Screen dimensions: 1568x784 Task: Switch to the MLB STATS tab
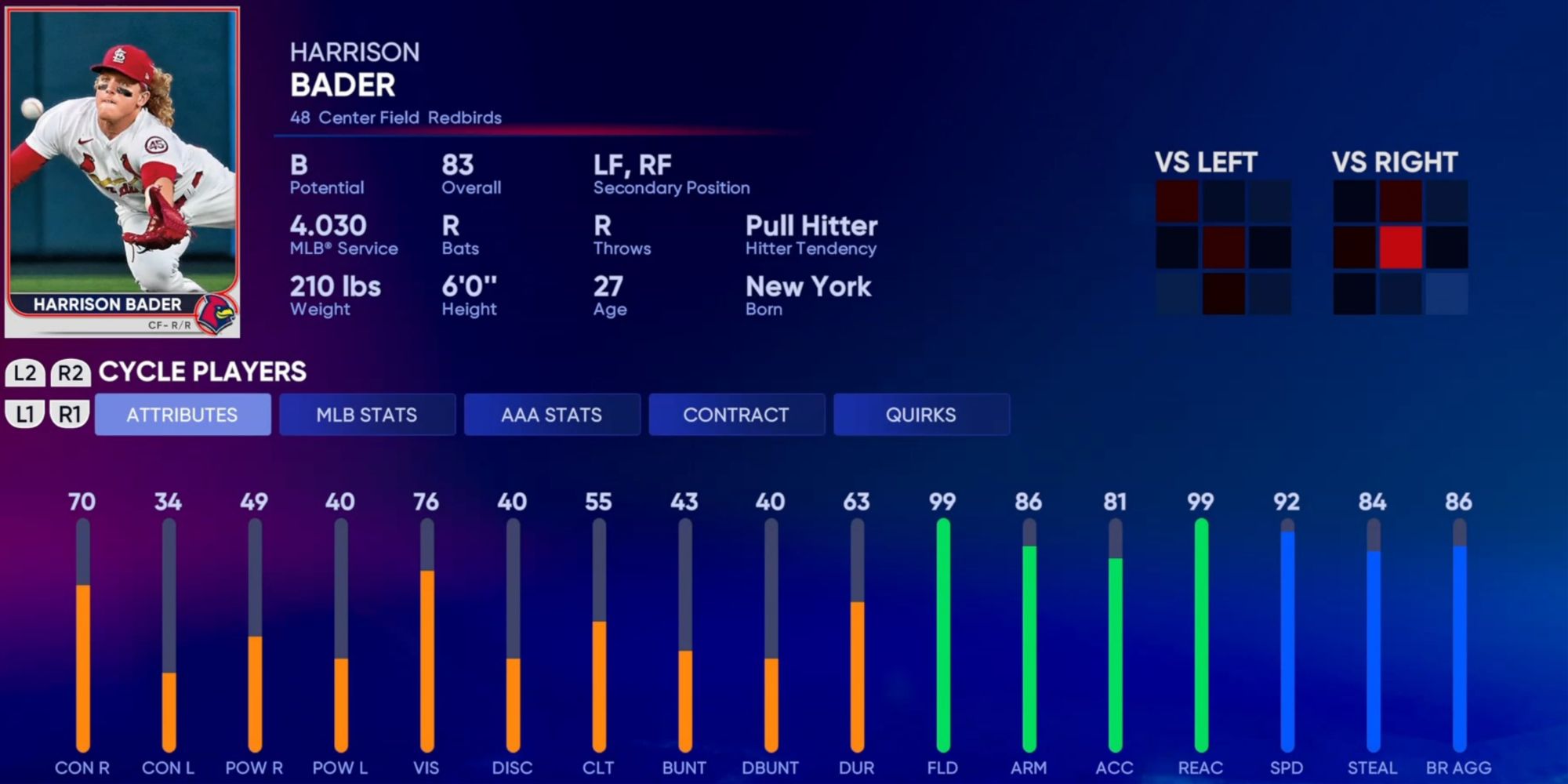[366, 414]
